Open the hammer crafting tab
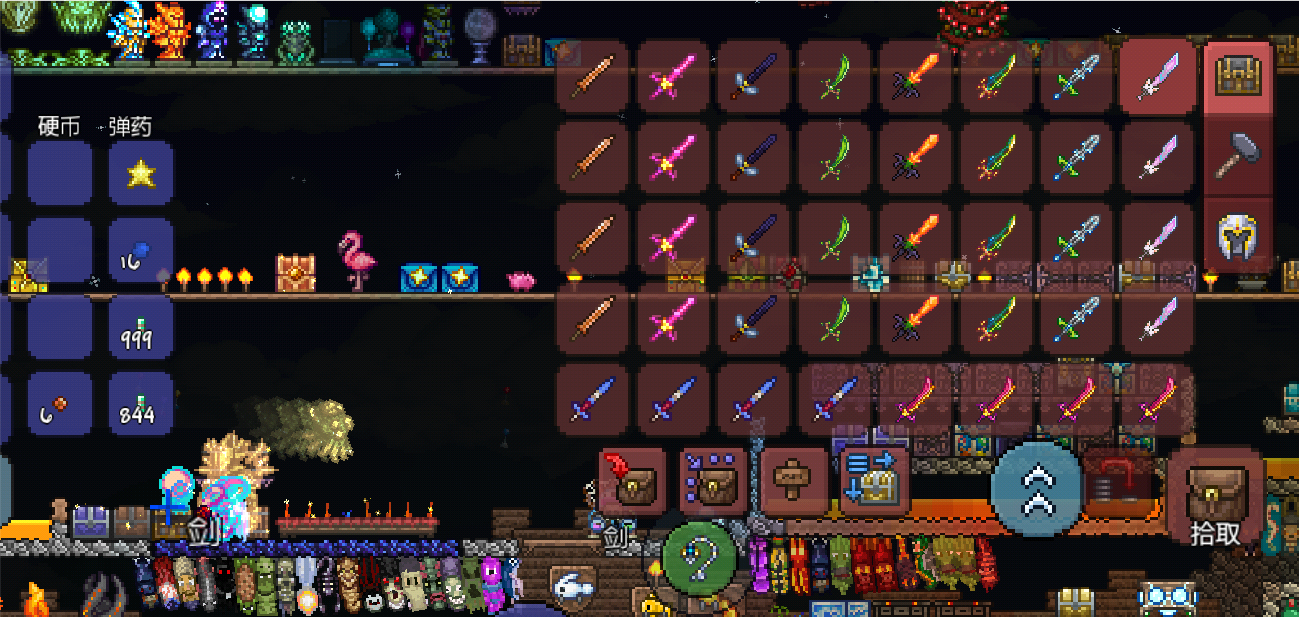Image resolution: width=1299 pixels, height=617 pixels. click(1238, 155)
